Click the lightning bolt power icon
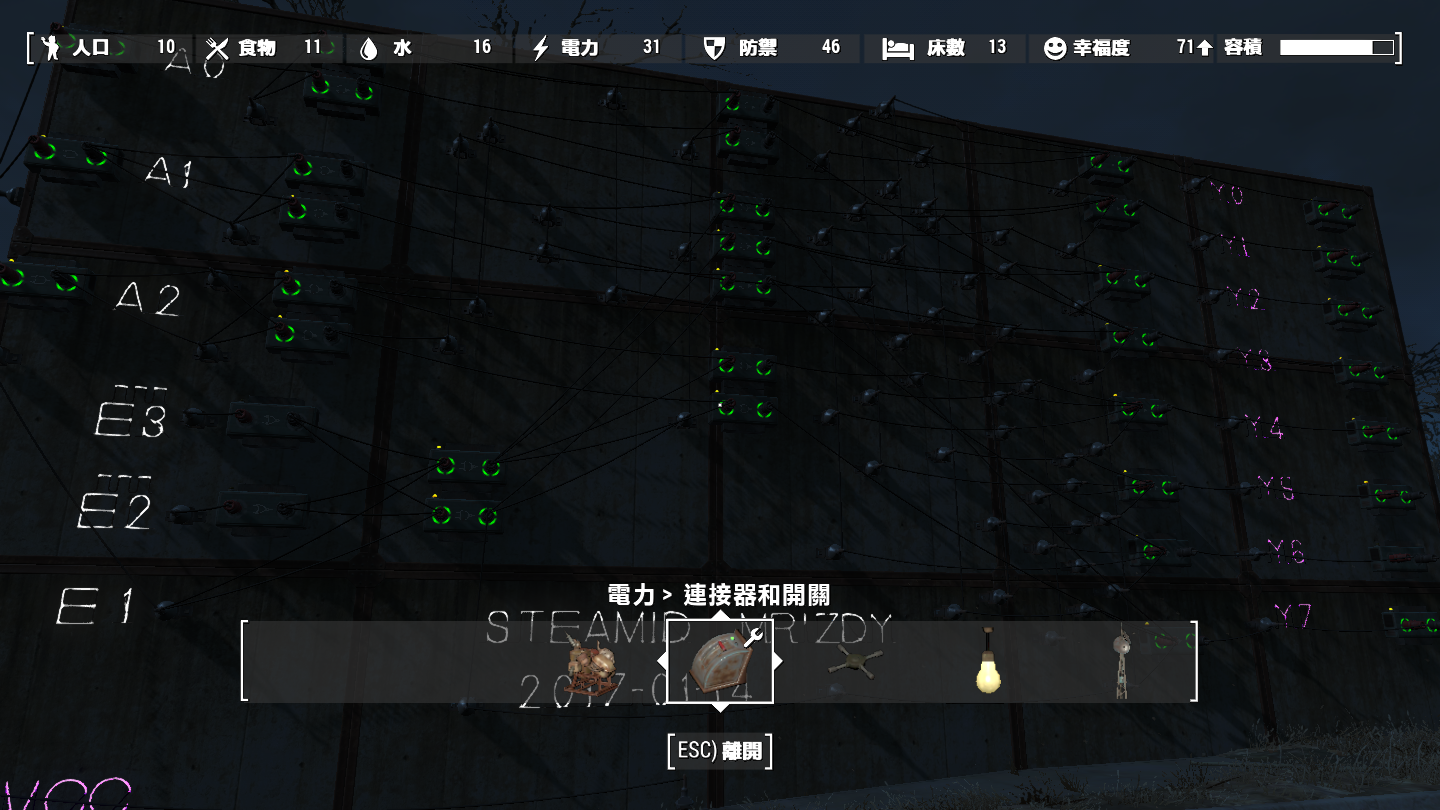Image resolution: width=1440 pixels, height=810 pixels. pyautogui.click(x=539, y=46)
